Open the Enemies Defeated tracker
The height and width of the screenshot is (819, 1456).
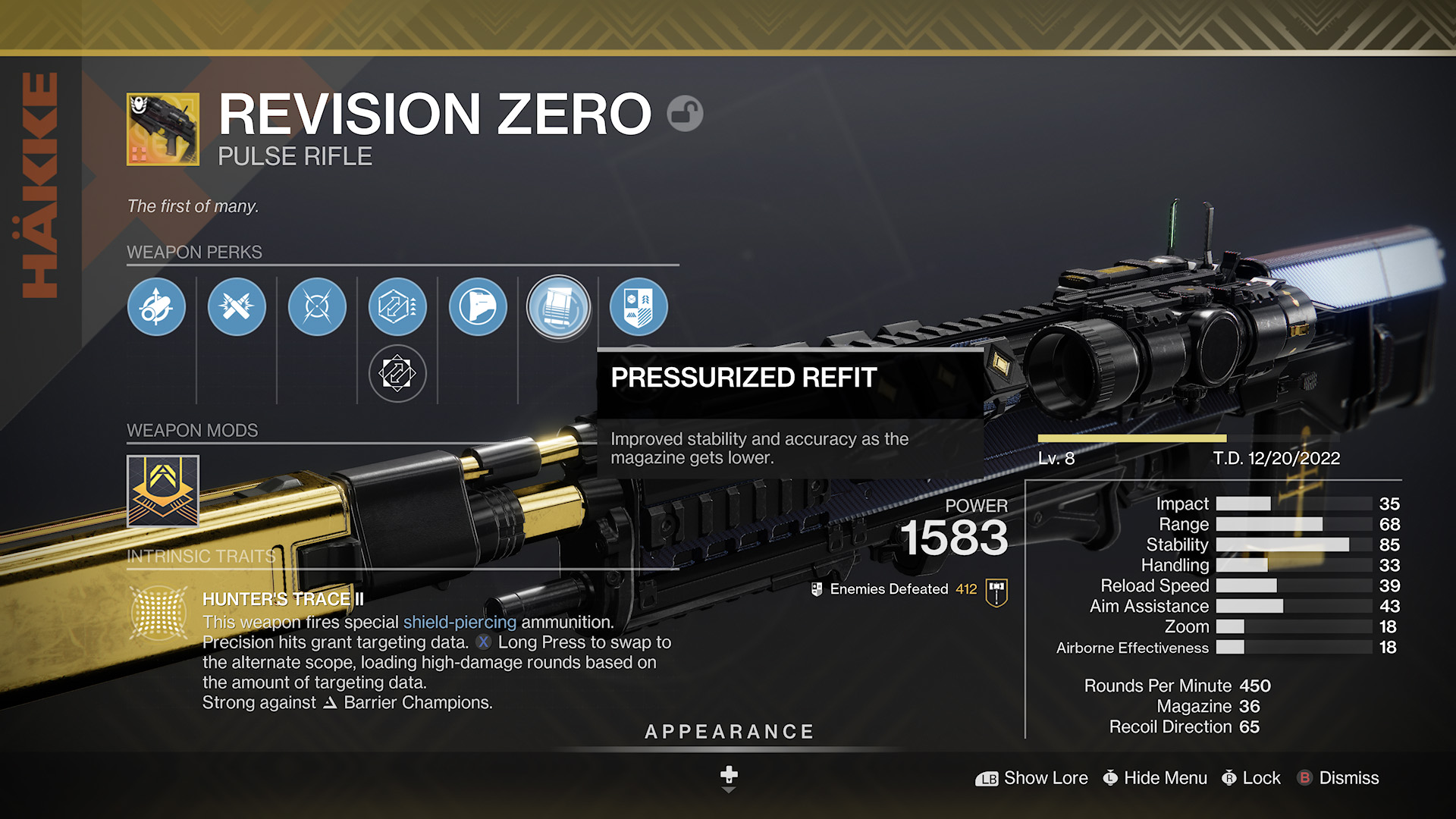[x=996, y=591]
